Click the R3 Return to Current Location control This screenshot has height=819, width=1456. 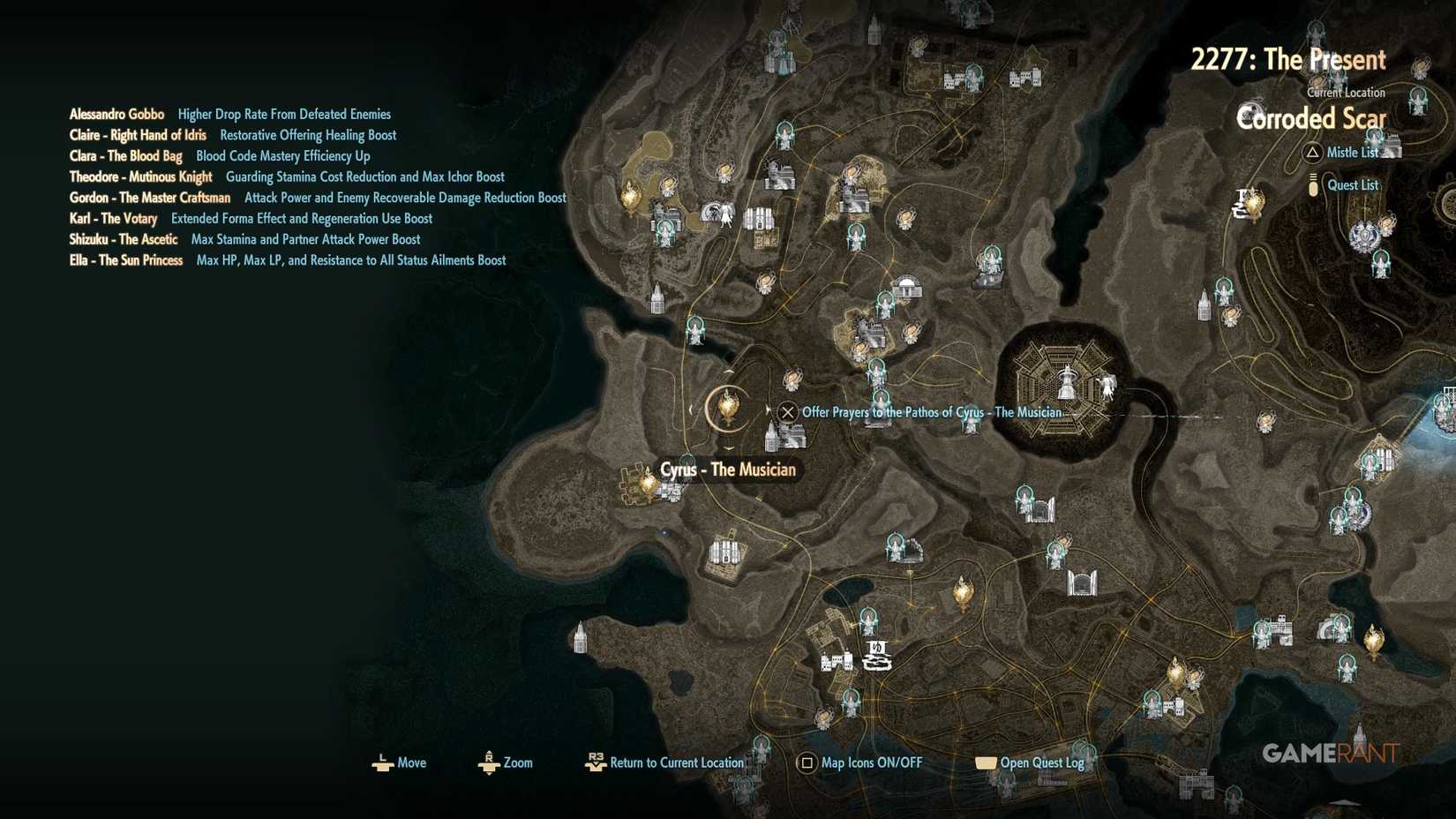[x=595, y=763]
